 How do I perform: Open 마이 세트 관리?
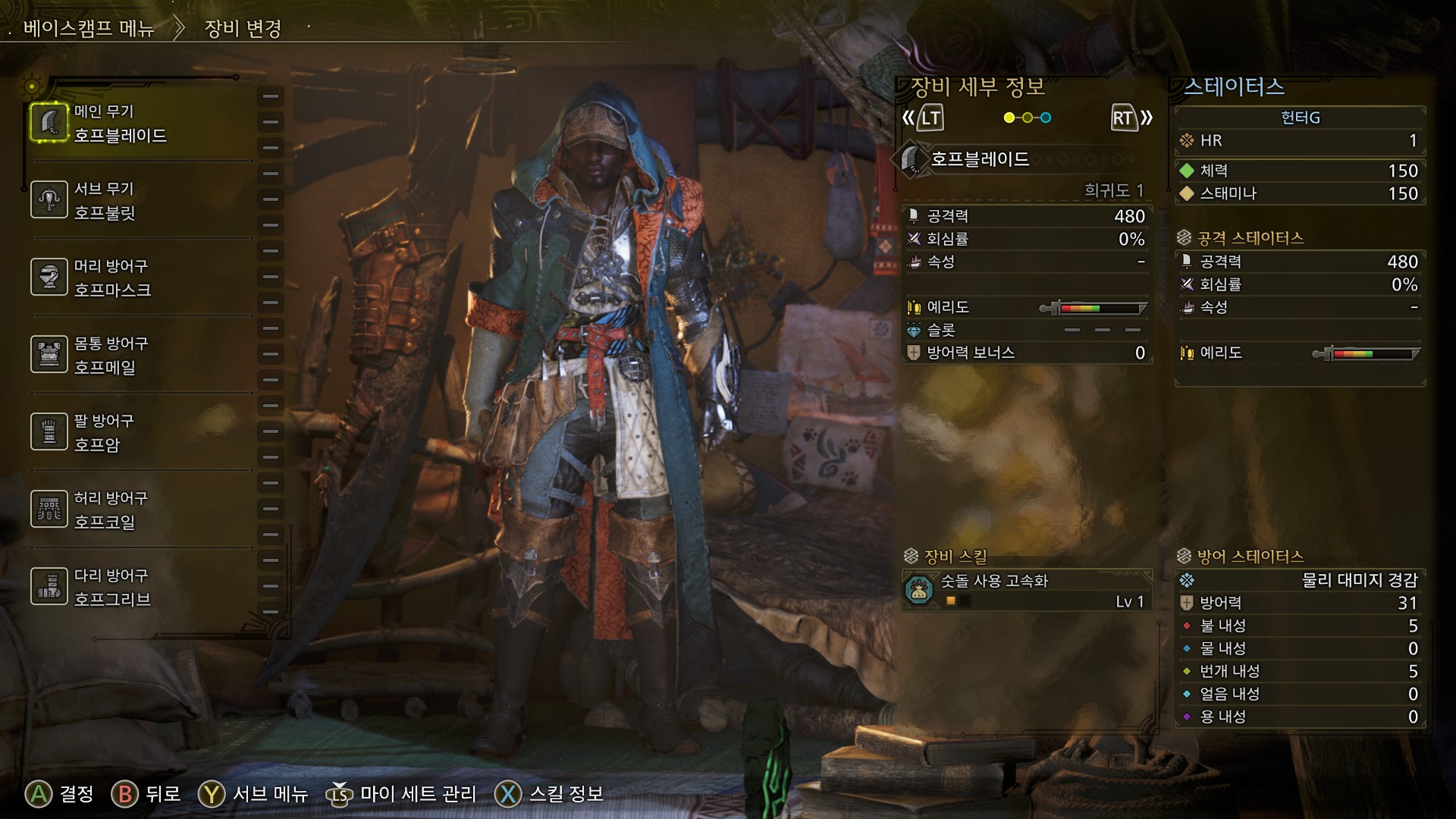click(402, 794)
